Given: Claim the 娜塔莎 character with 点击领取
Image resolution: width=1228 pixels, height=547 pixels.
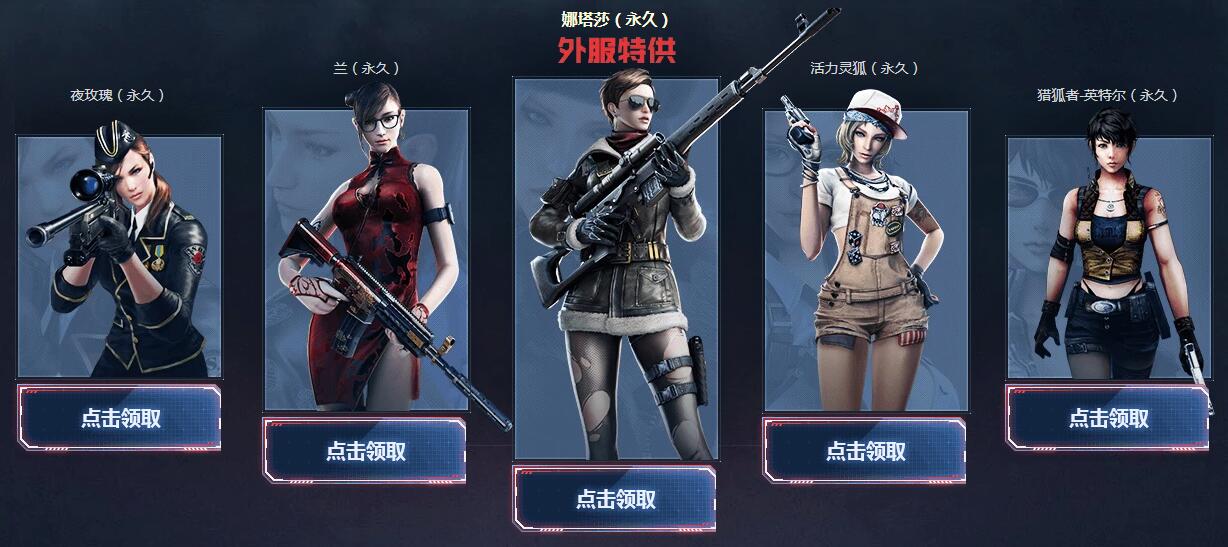Looking at the screenshot, I should 615,498.
